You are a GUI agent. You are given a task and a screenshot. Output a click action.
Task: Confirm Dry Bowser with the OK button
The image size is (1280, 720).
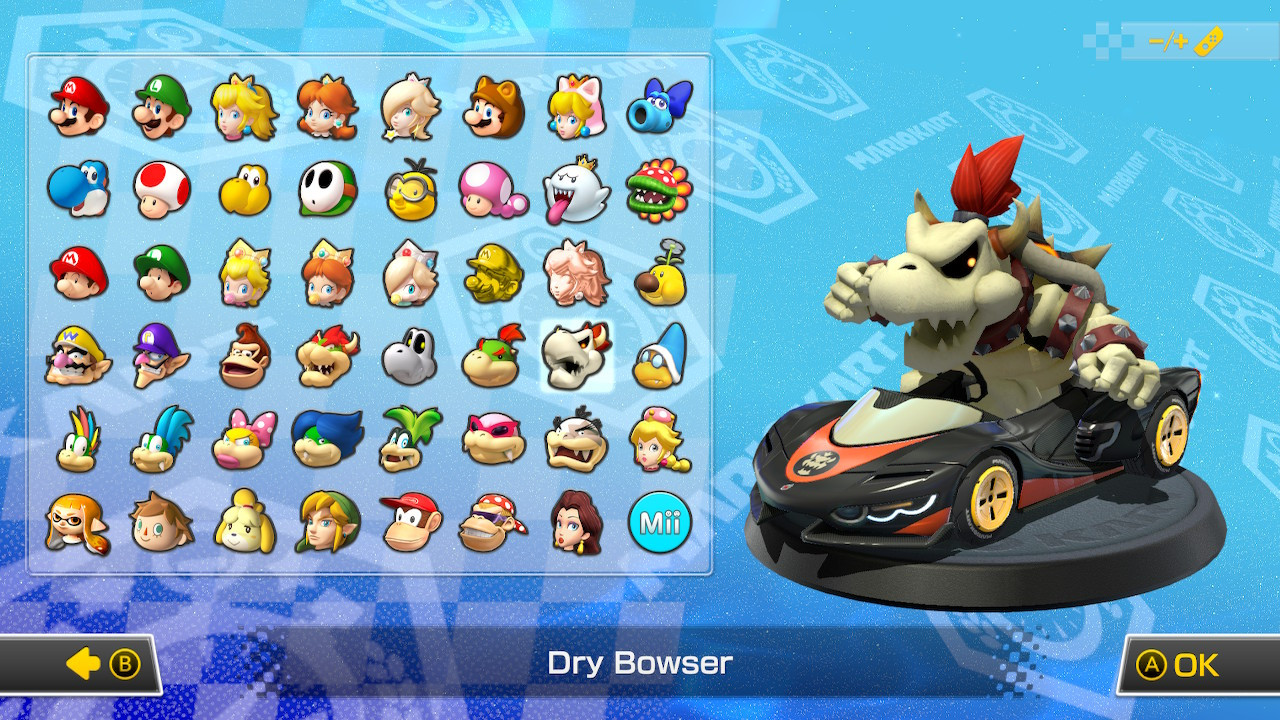coord(1190,664)
